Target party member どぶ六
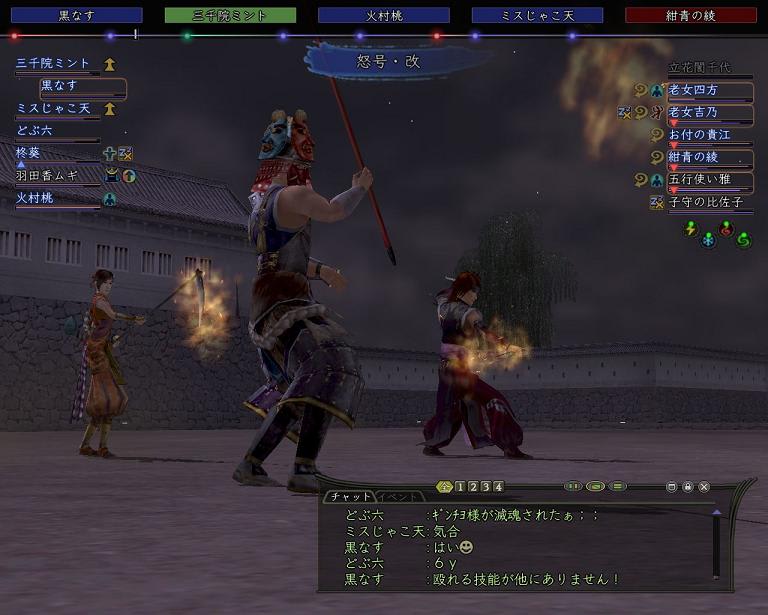Viewport: 768px width, 615px height. point(35,130)
